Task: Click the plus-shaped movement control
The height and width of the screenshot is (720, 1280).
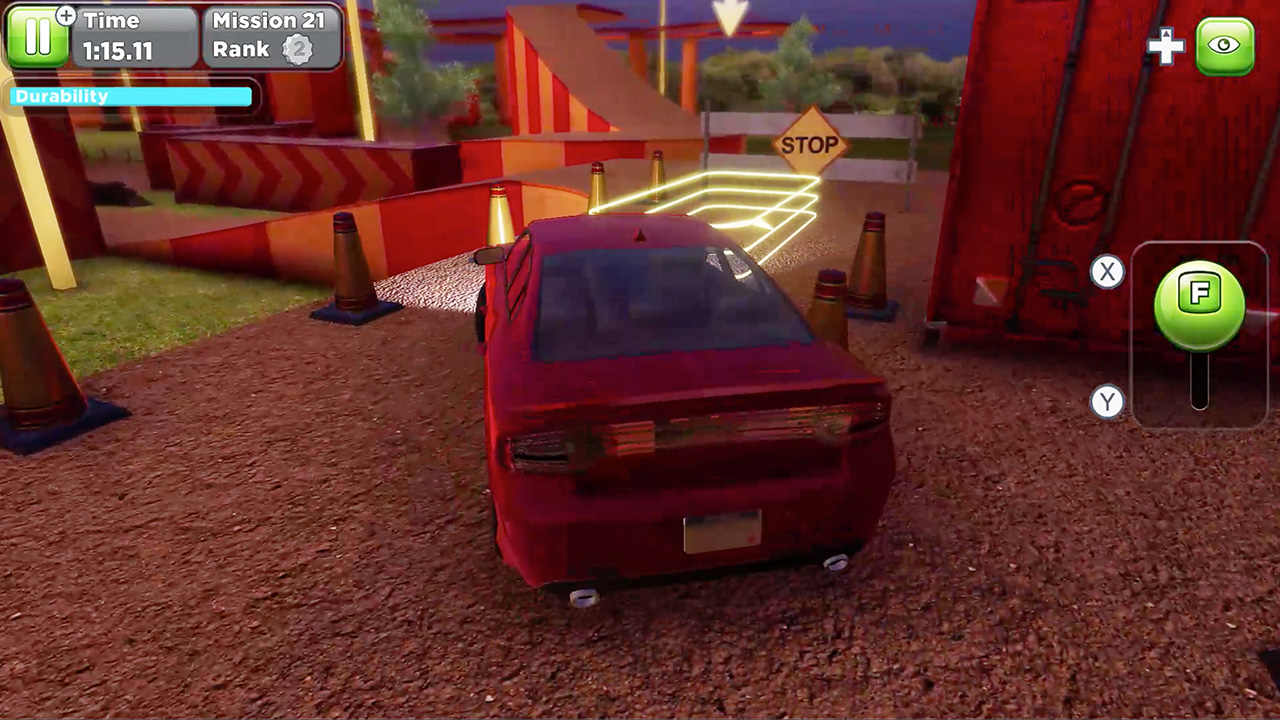Action: pyautogui.click(x=1166, y=45)
